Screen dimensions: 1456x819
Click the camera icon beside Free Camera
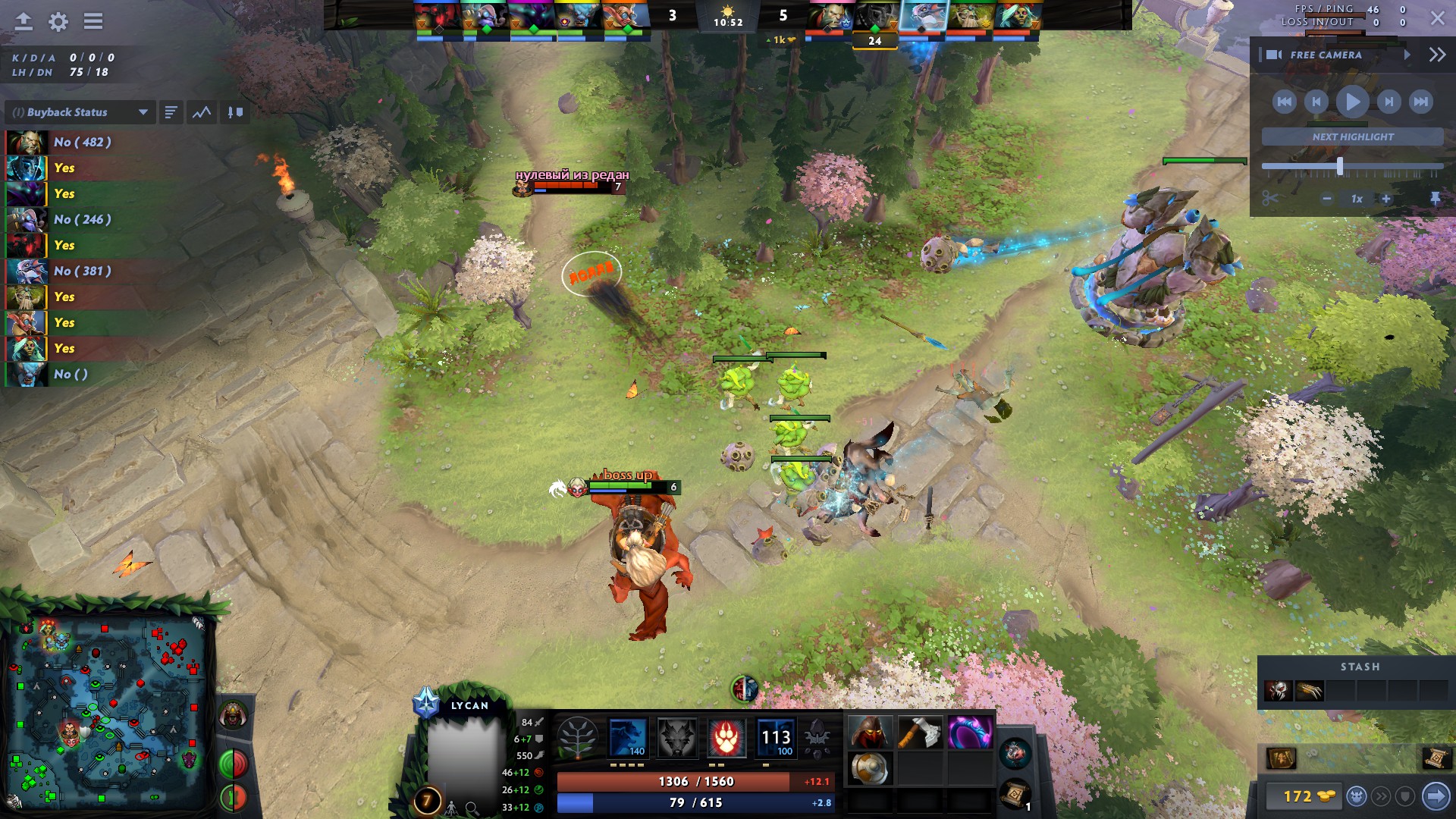(x=1273, y=54)
